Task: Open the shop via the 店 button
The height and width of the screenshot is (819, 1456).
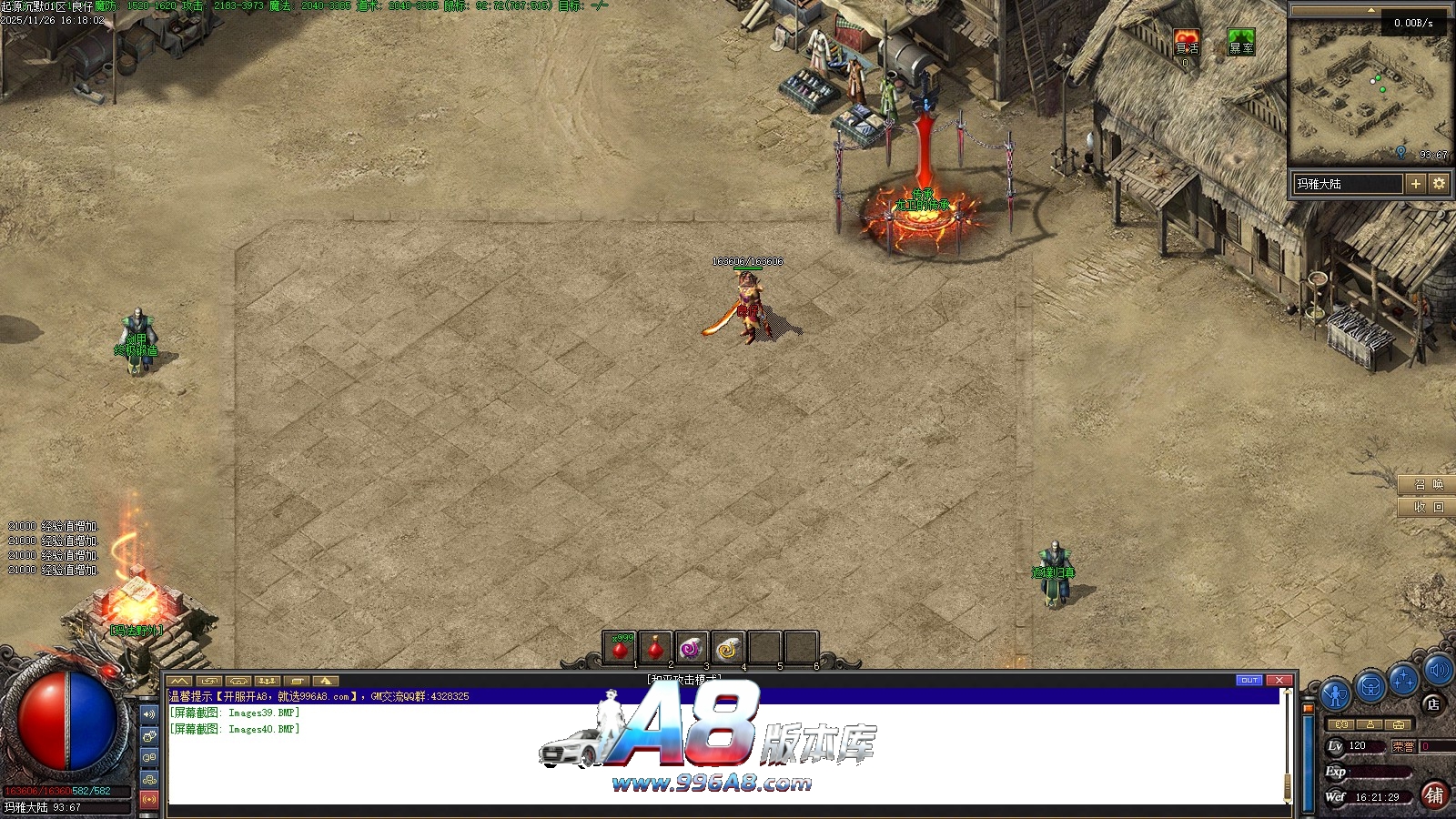Action: click(1433, 703)
